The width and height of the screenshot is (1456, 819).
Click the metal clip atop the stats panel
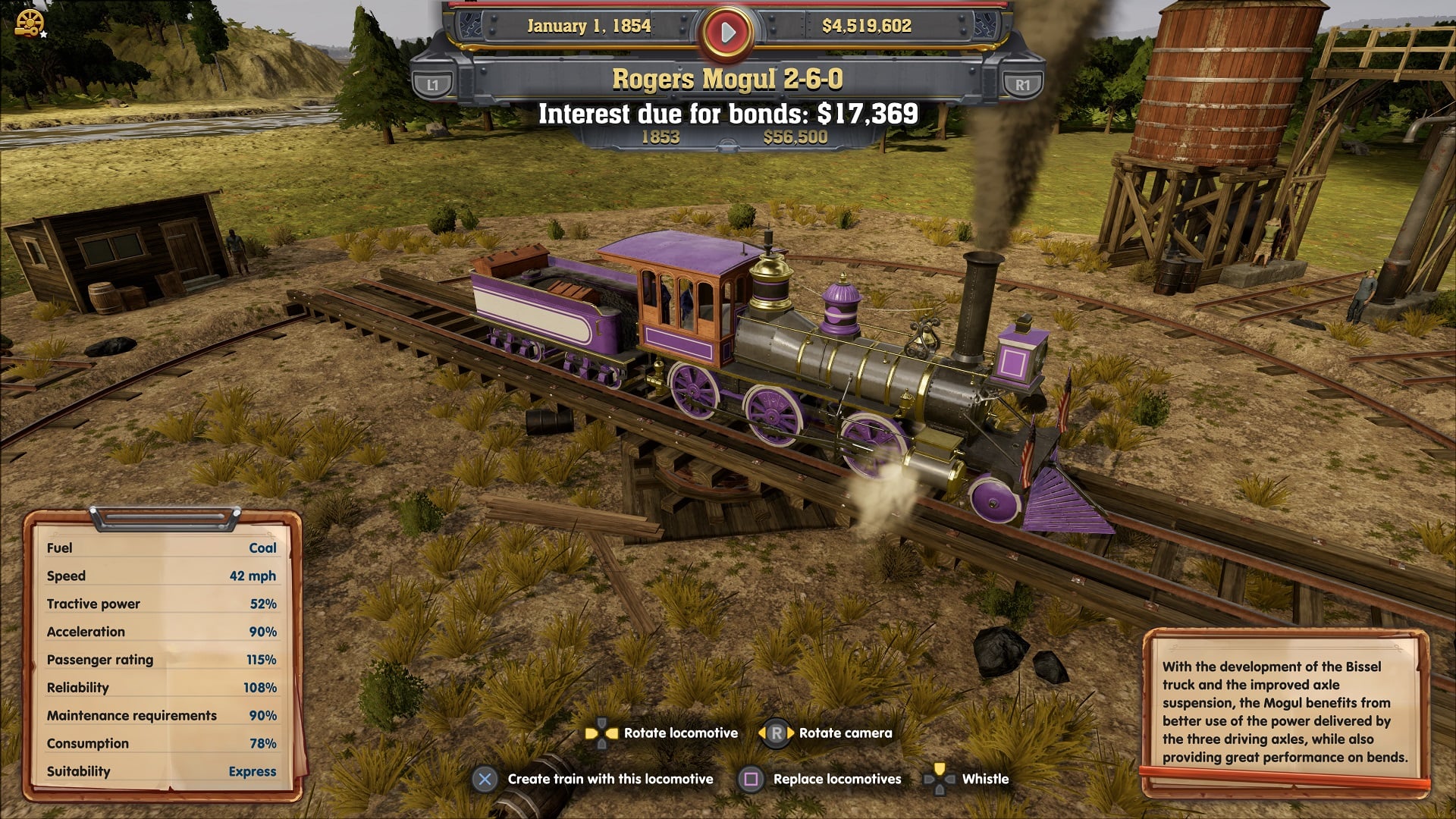165,518
